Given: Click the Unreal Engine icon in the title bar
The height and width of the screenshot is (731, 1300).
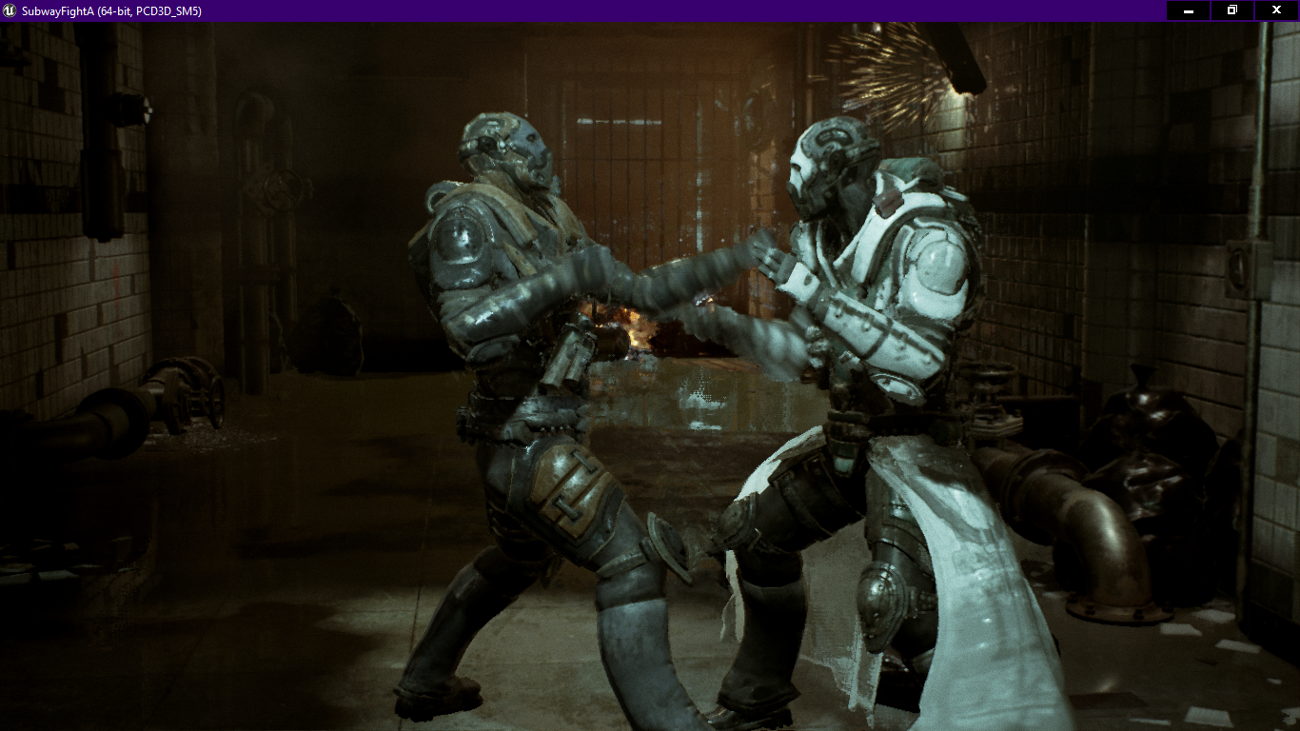Looking at the screenshot, I should pos(12,12).
